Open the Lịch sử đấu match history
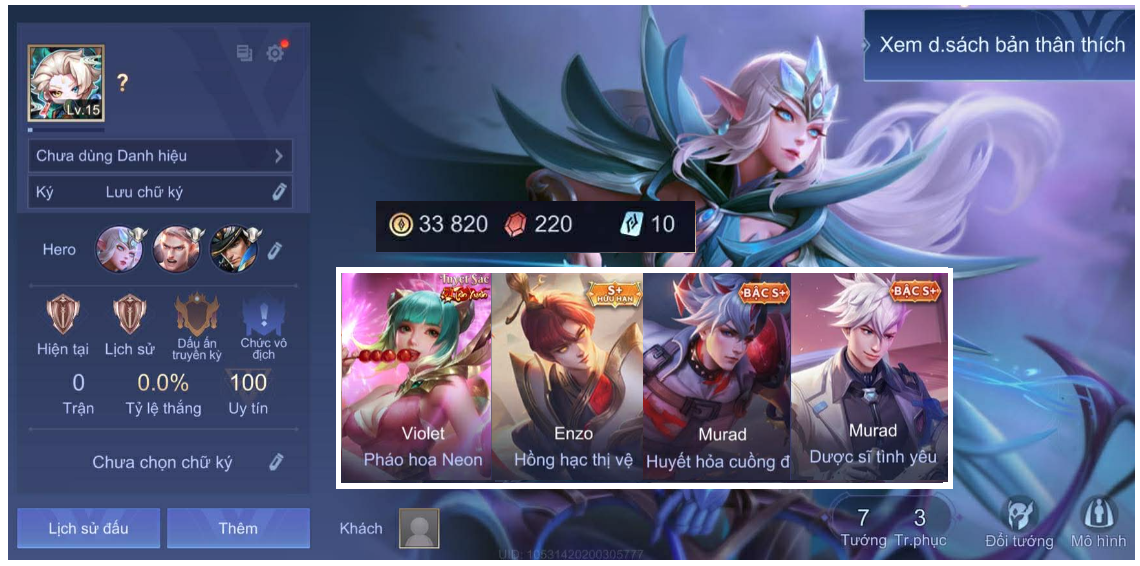Image resolution: width=1140 pixels, height=566 pixels. tap(88, 528)
